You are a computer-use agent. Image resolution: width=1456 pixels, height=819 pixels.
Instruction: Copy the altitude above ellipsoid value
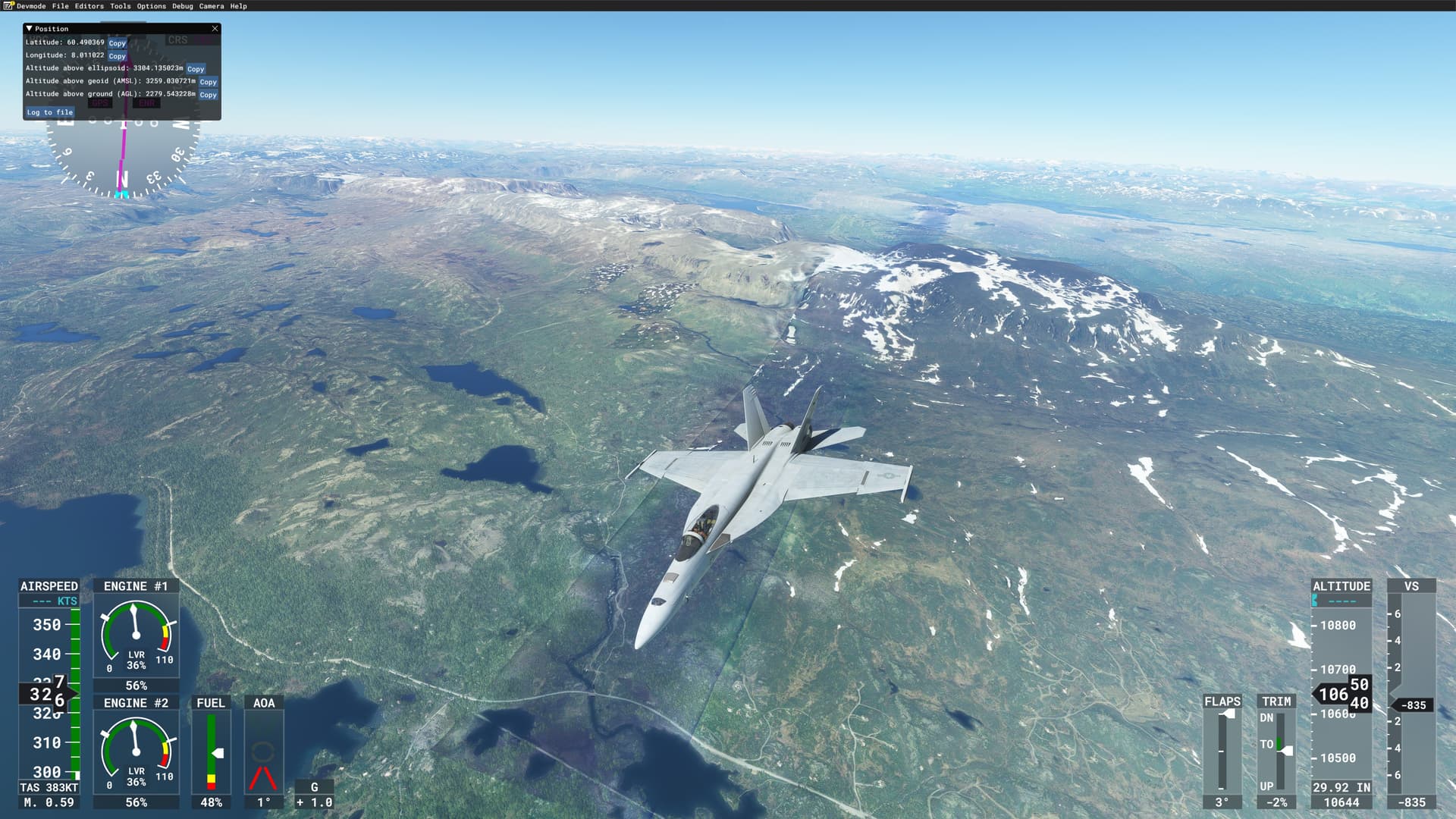(196, 69)
